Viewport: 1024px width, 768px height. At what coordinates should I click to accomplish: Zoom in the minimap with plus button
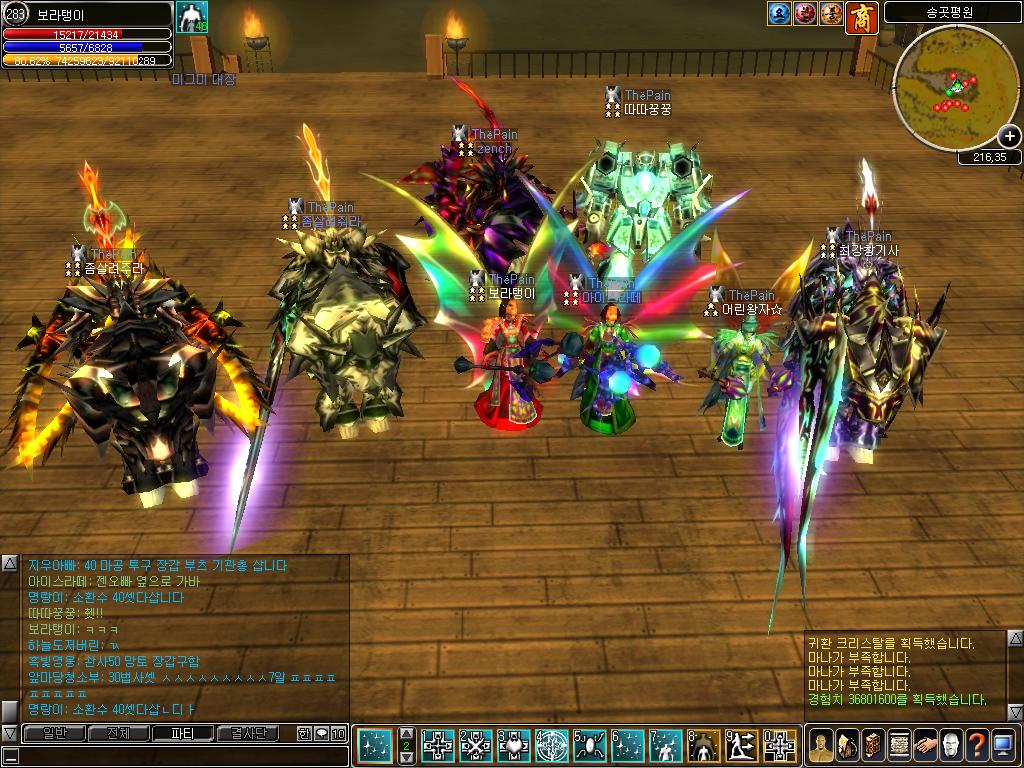(x=1009, y=137)
